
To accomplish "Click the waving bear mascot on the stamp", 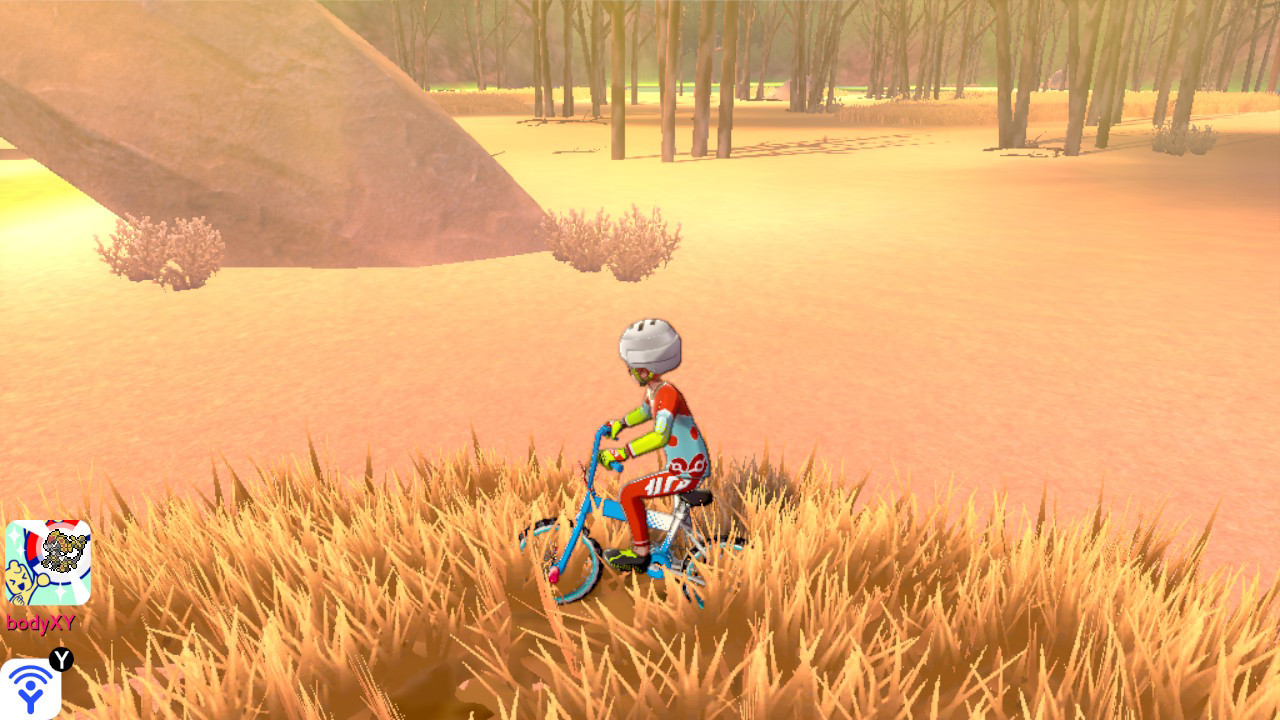I will click(20, 580).
